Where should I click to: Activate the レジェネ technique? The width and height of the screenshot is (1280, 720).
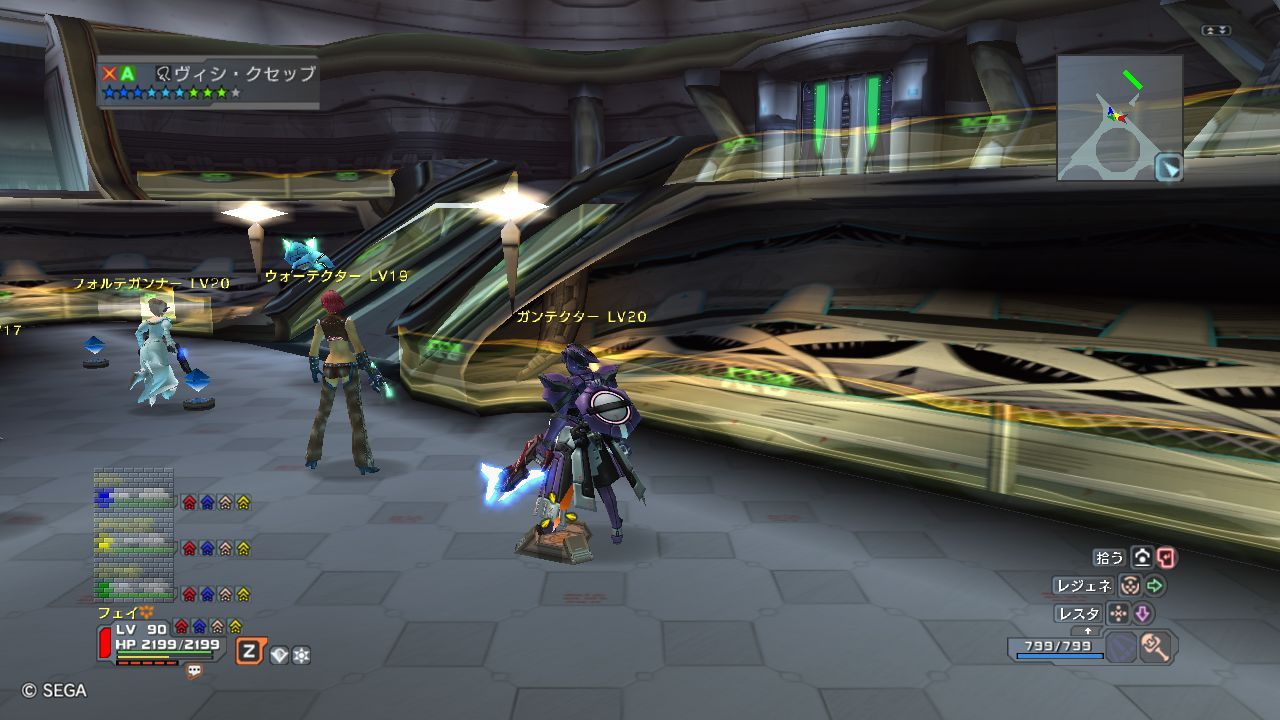pyautogui.click(x=1084, y=586)
